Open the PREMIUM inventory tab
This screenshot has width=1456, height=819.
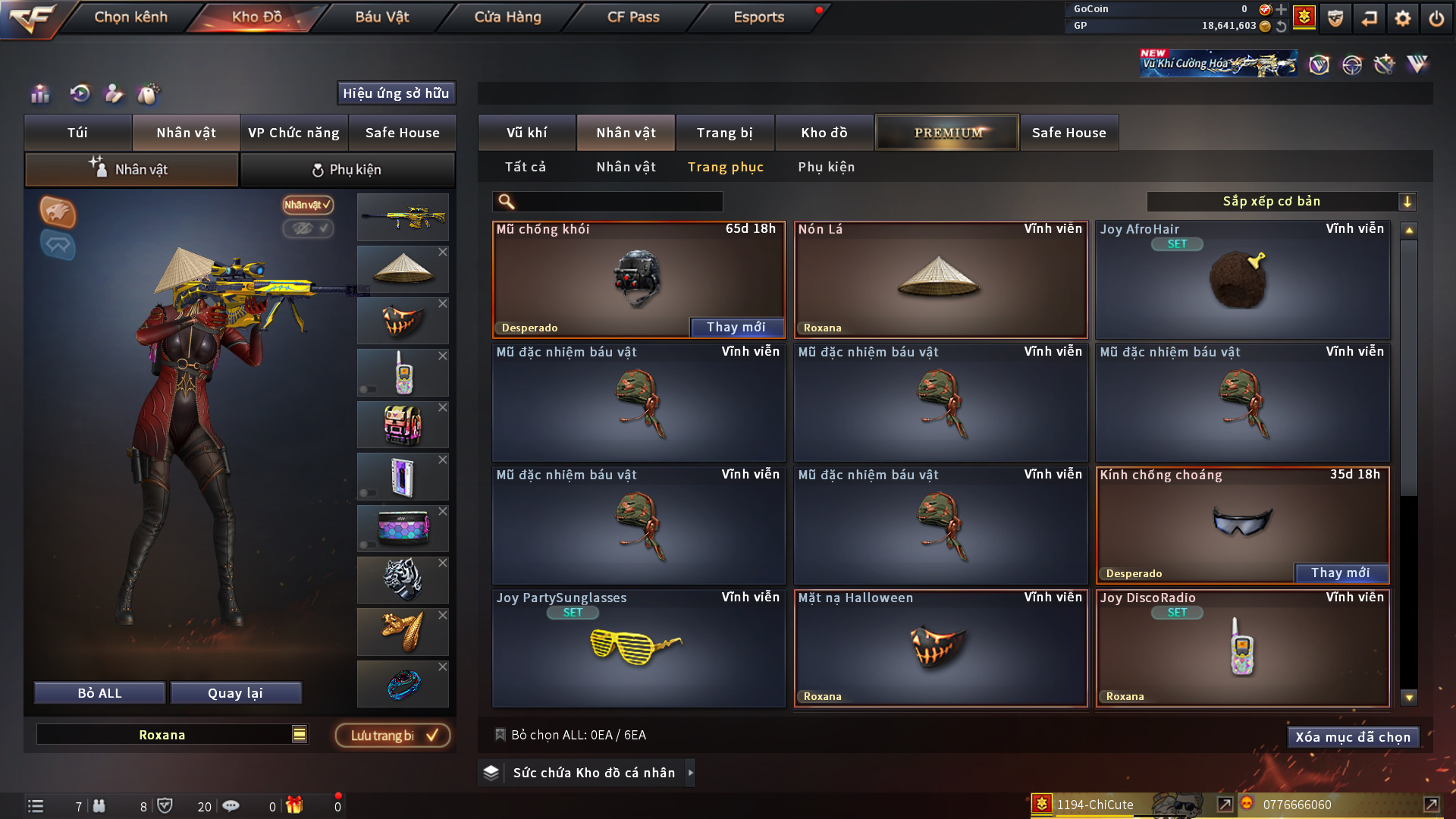pyautogui.click(x=947, y=133)
